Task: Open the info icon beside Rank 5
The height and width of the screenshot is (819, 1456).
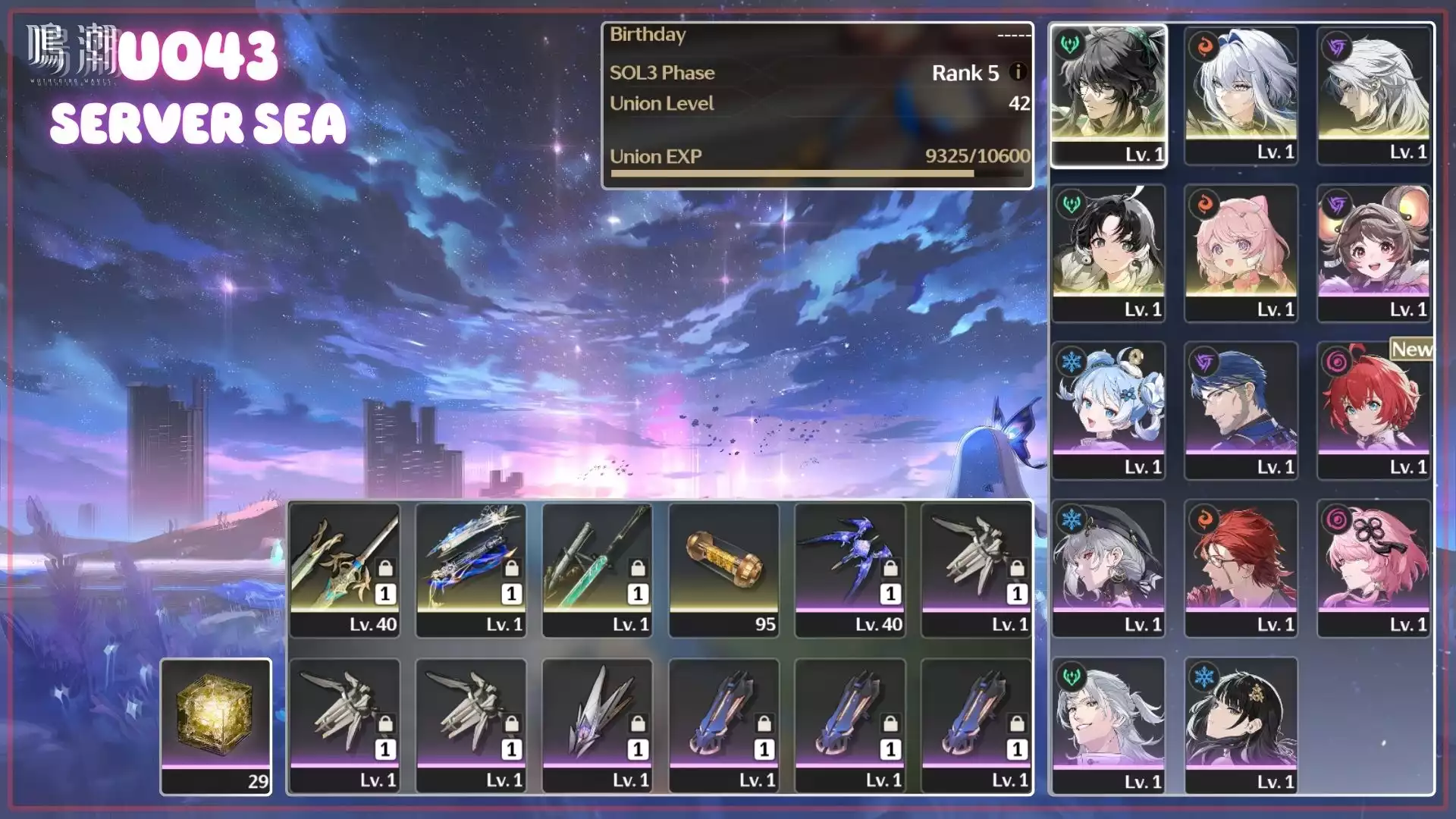Action: pyautogui.click(x=1018, y=72)
